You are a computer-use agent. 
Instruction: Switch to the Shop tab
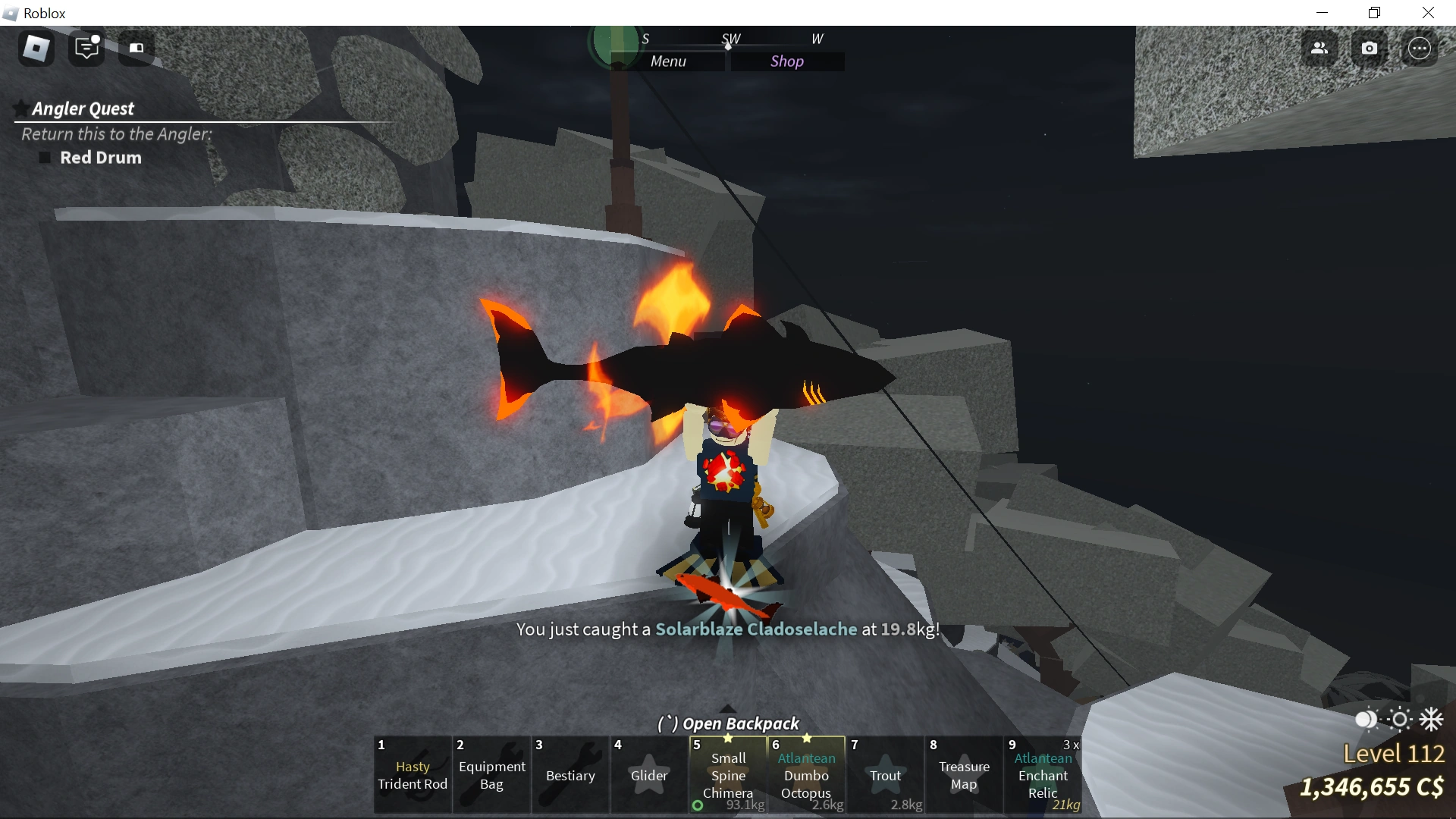click(788, 61)
